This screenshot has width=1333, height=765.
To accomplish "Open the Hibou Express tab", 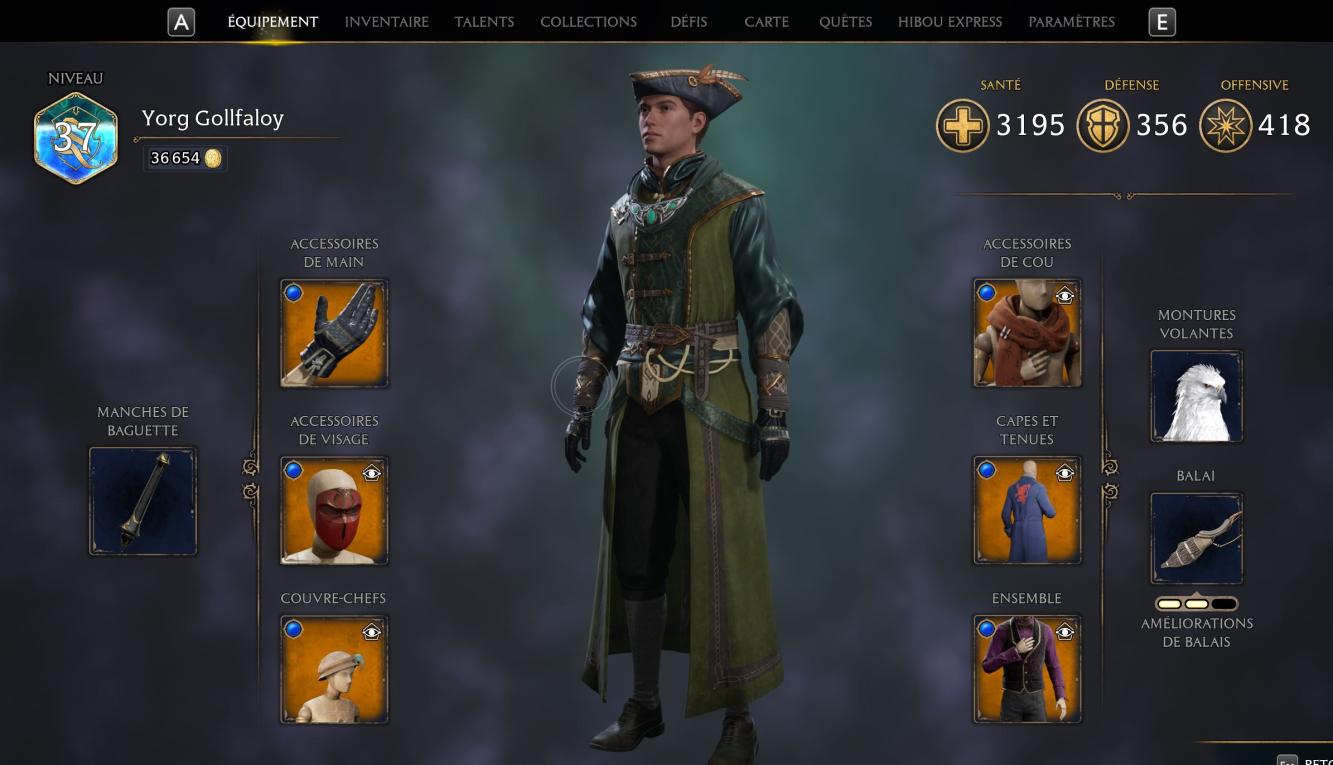I will [x=949, y=22].
